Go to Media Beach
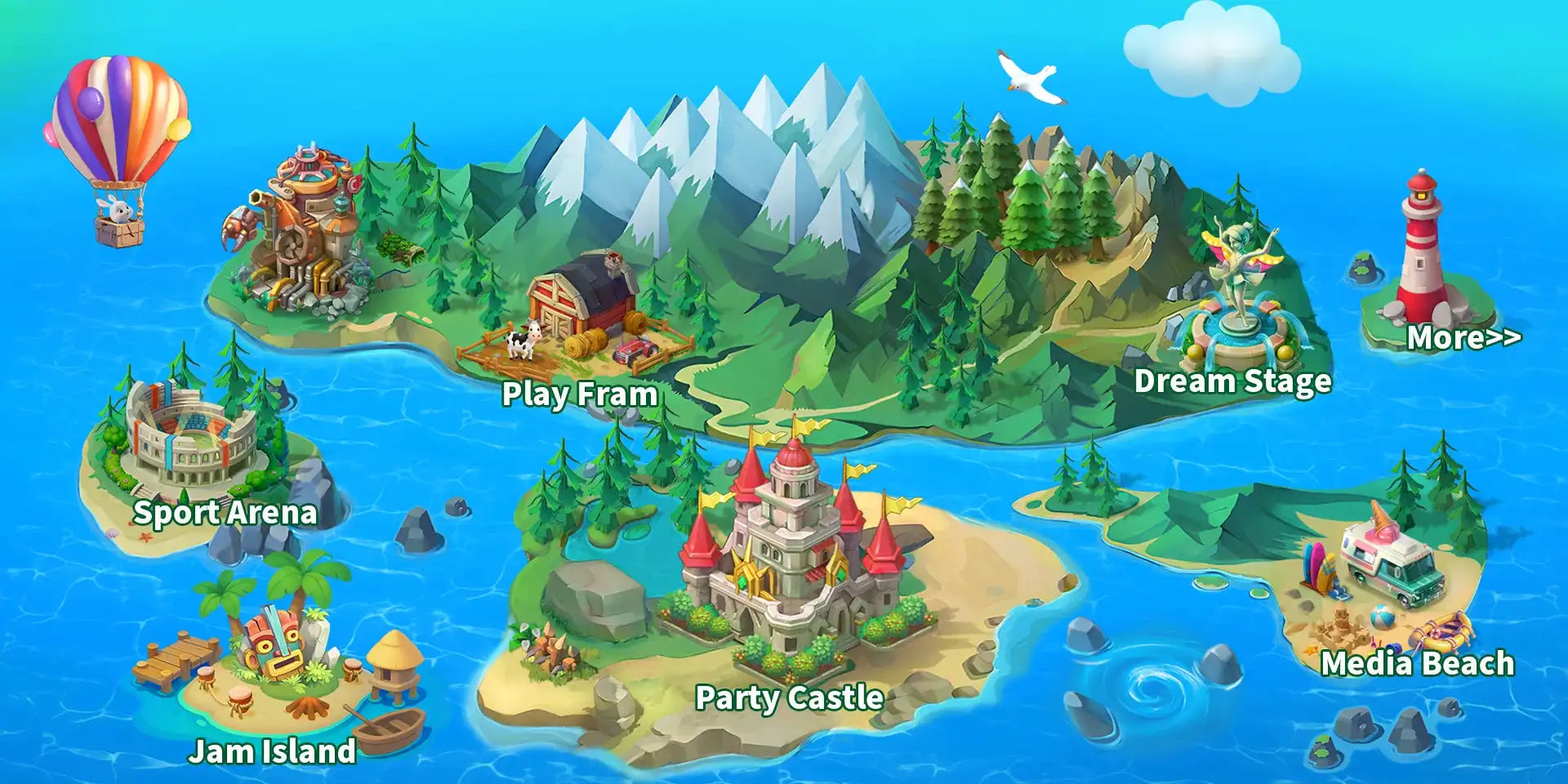This screenshot has width=1568, height=784. (x=1417, y=663)
